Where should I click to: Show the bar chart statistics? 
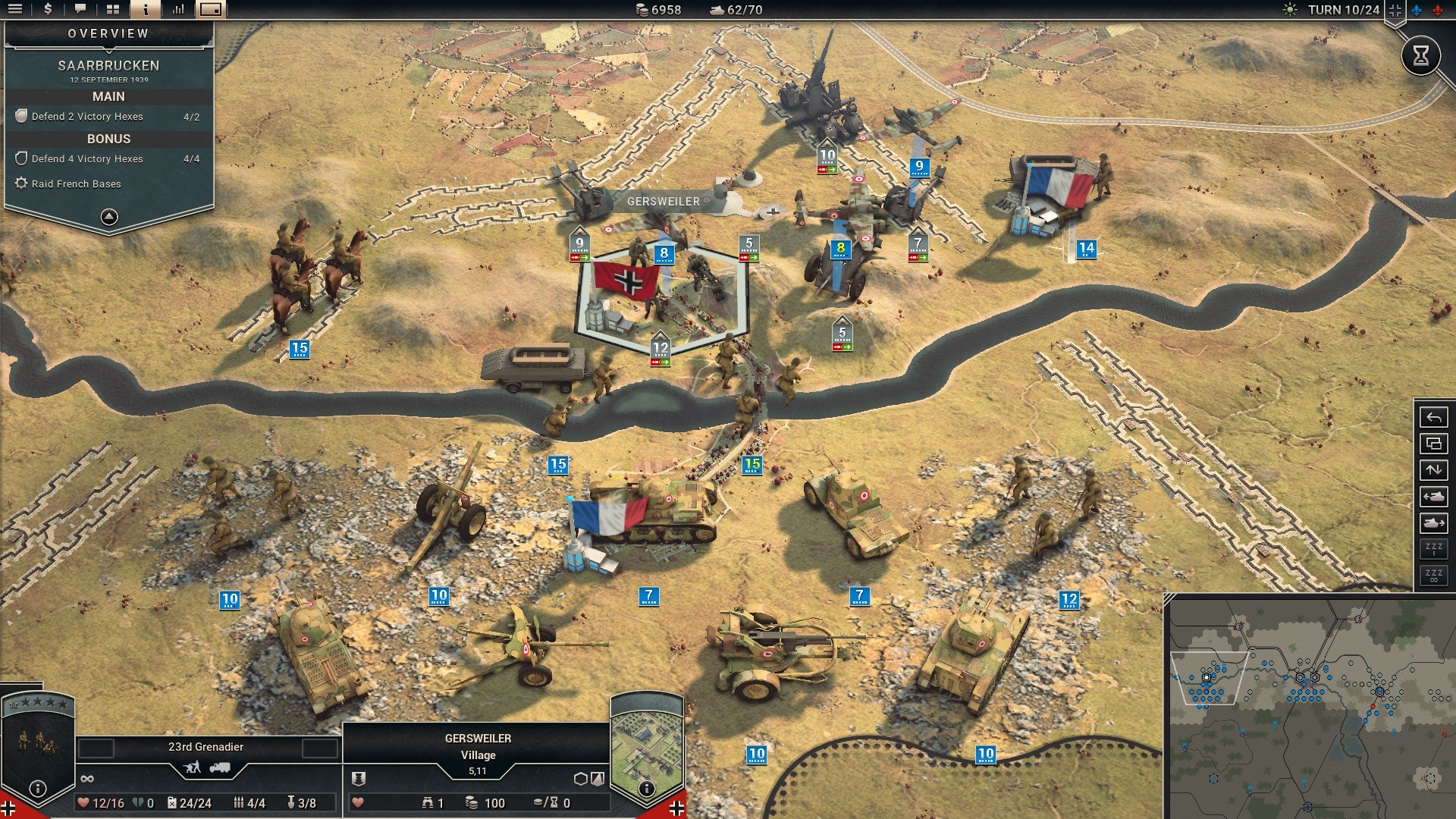coord(178,10)
